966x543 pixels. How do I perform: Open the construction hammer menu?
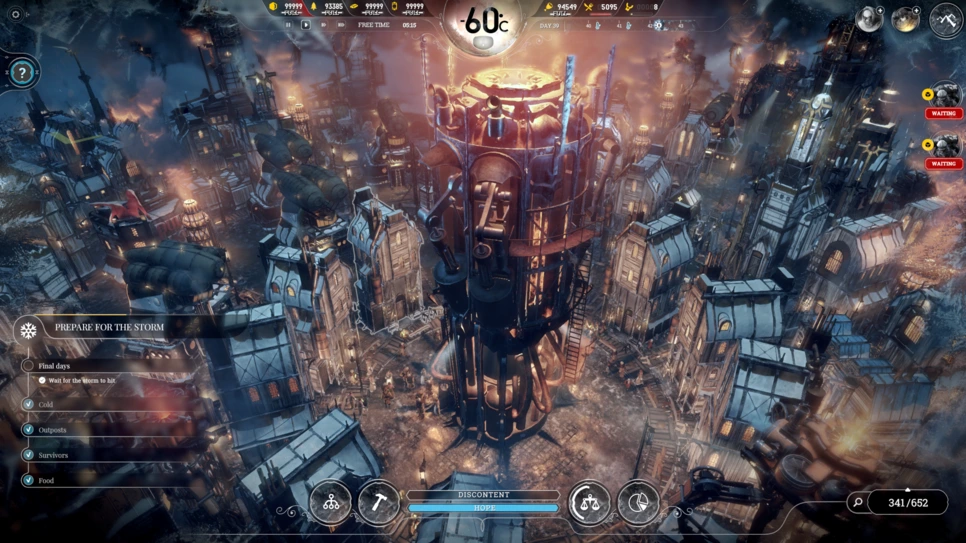pyautogui.click(x=379, y=503)
